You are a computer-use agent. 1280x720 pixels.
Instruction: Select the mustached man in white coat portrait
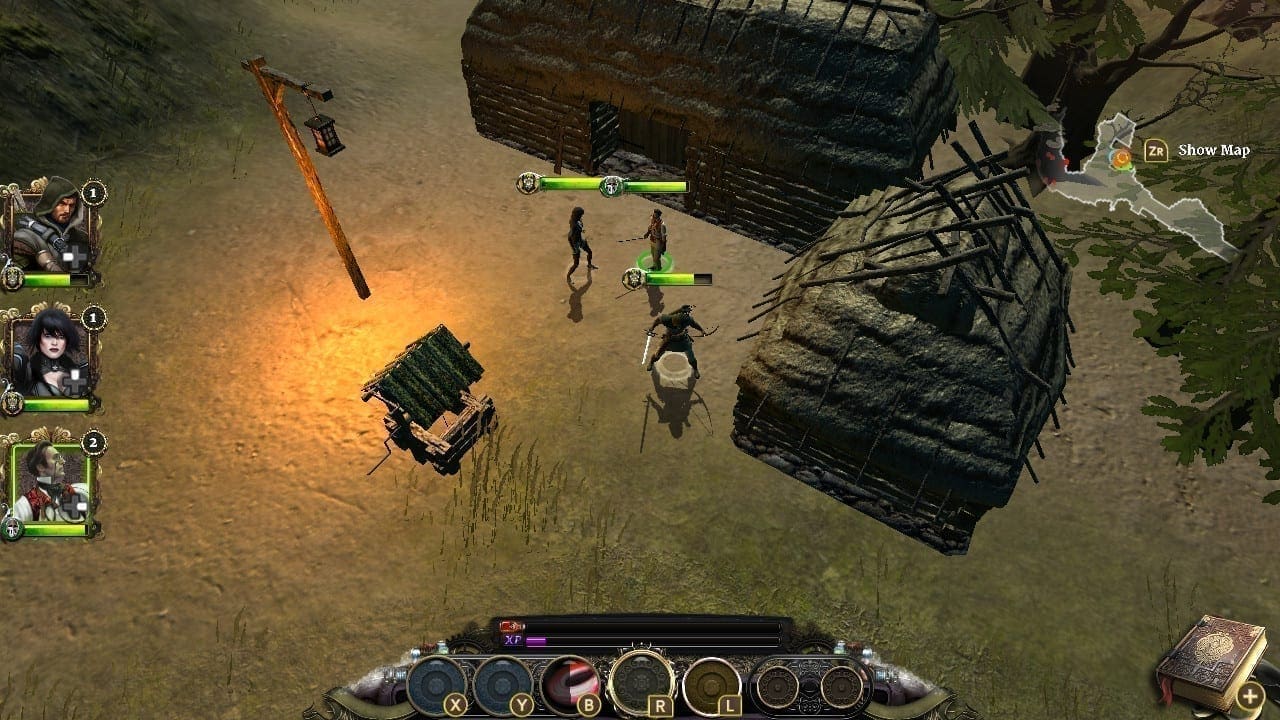[x=50, y=481]
